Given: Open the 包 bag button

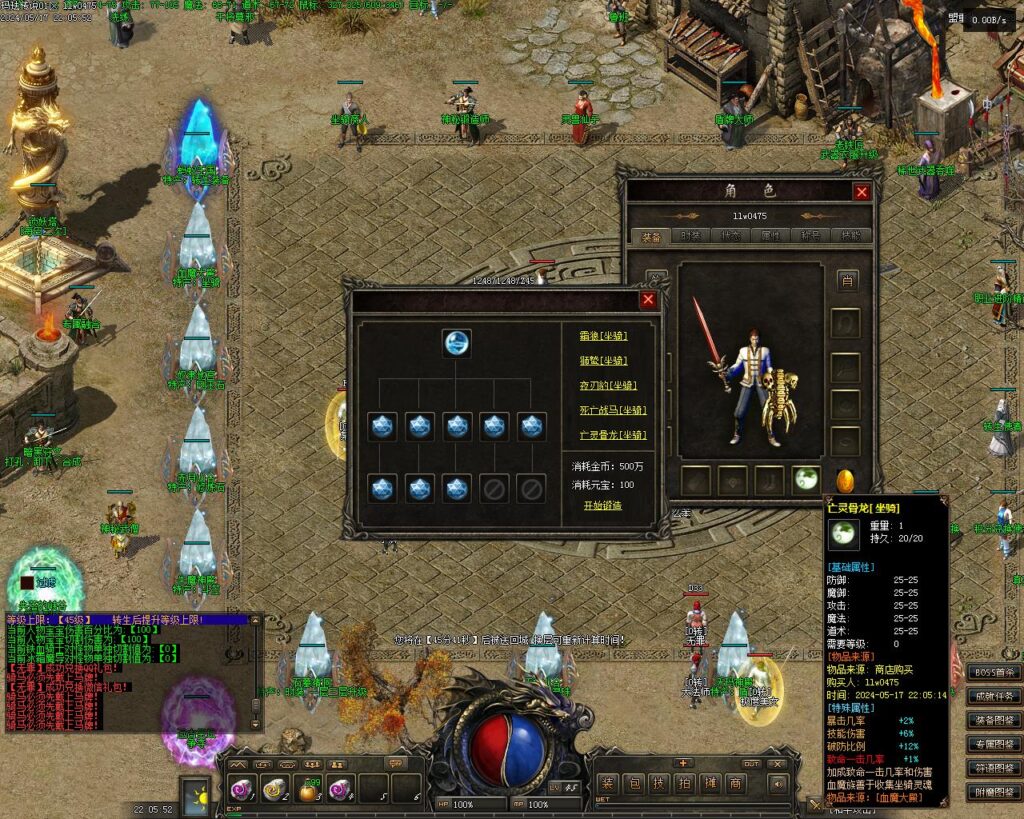Looking at the screenshot, I should (633, 783).
